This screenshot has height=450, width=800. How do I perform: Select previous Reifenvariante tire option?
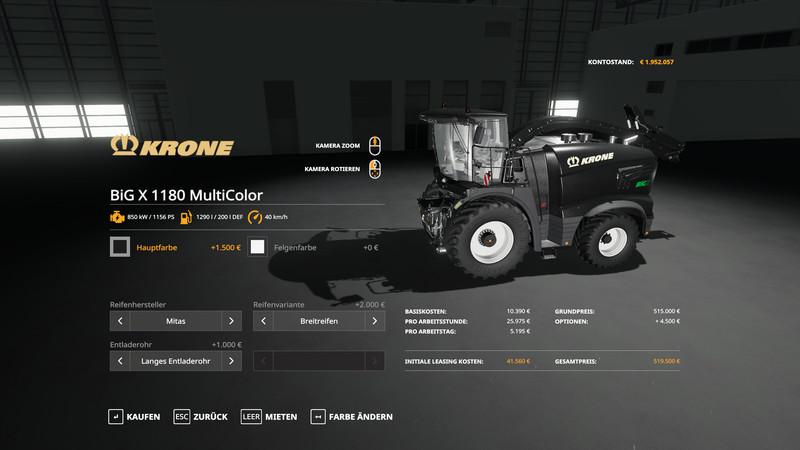tap(264, 321)
